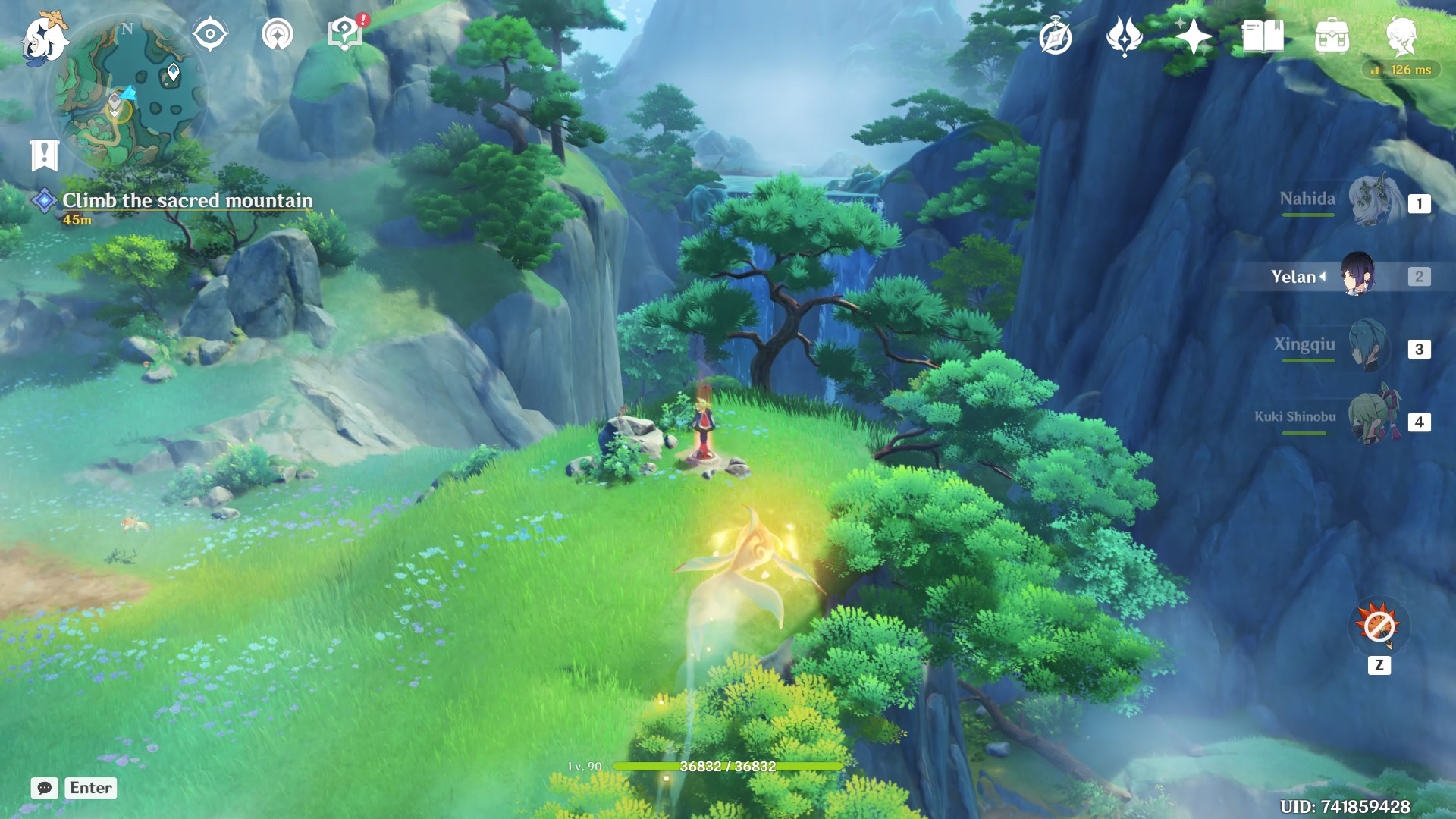Open the Feedback panel with red notification badge
The width and height of the screenshot is (1456, 819).
[x=344, y=33]
